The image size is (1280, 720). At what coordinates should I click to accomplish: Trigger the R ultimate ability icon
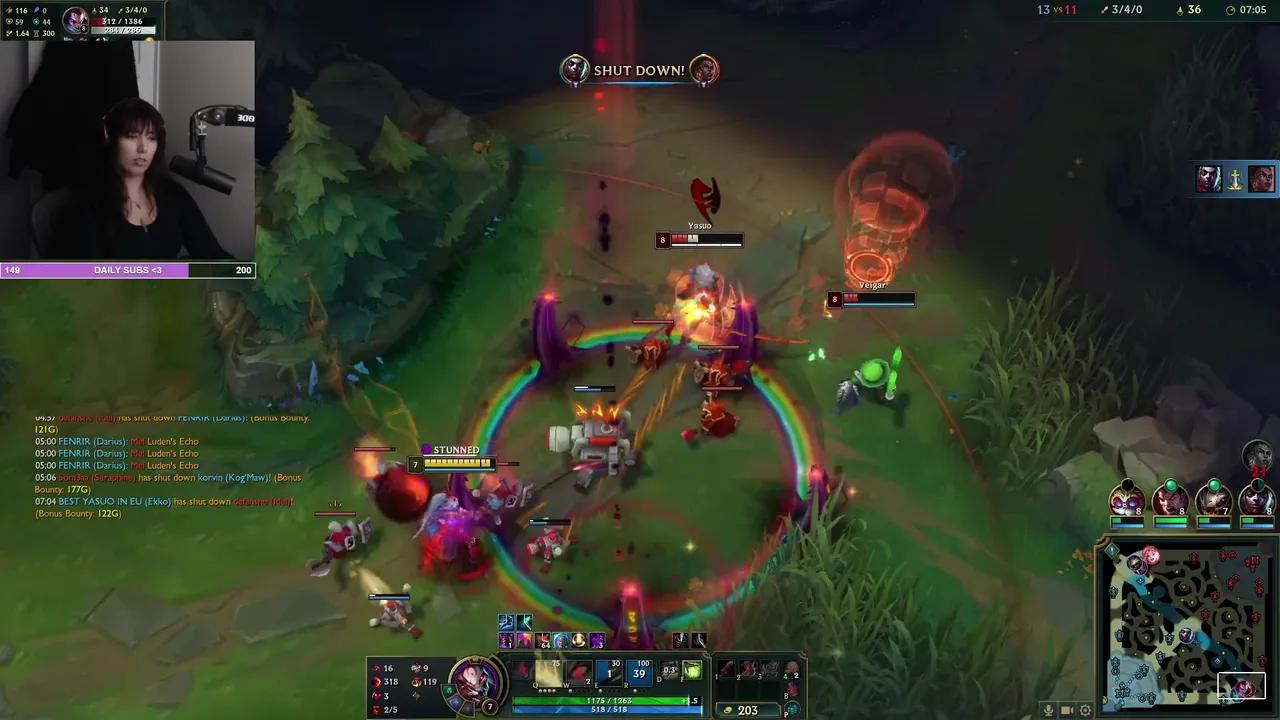(x=638, y=671)
